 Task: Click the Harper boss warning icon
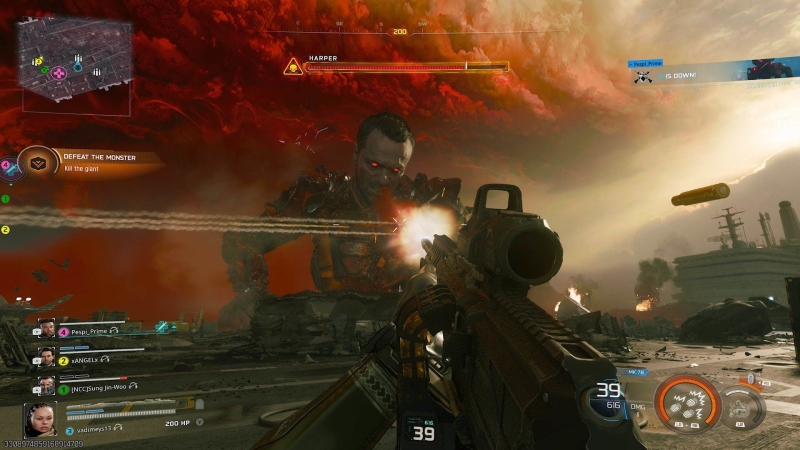(292, 67)
